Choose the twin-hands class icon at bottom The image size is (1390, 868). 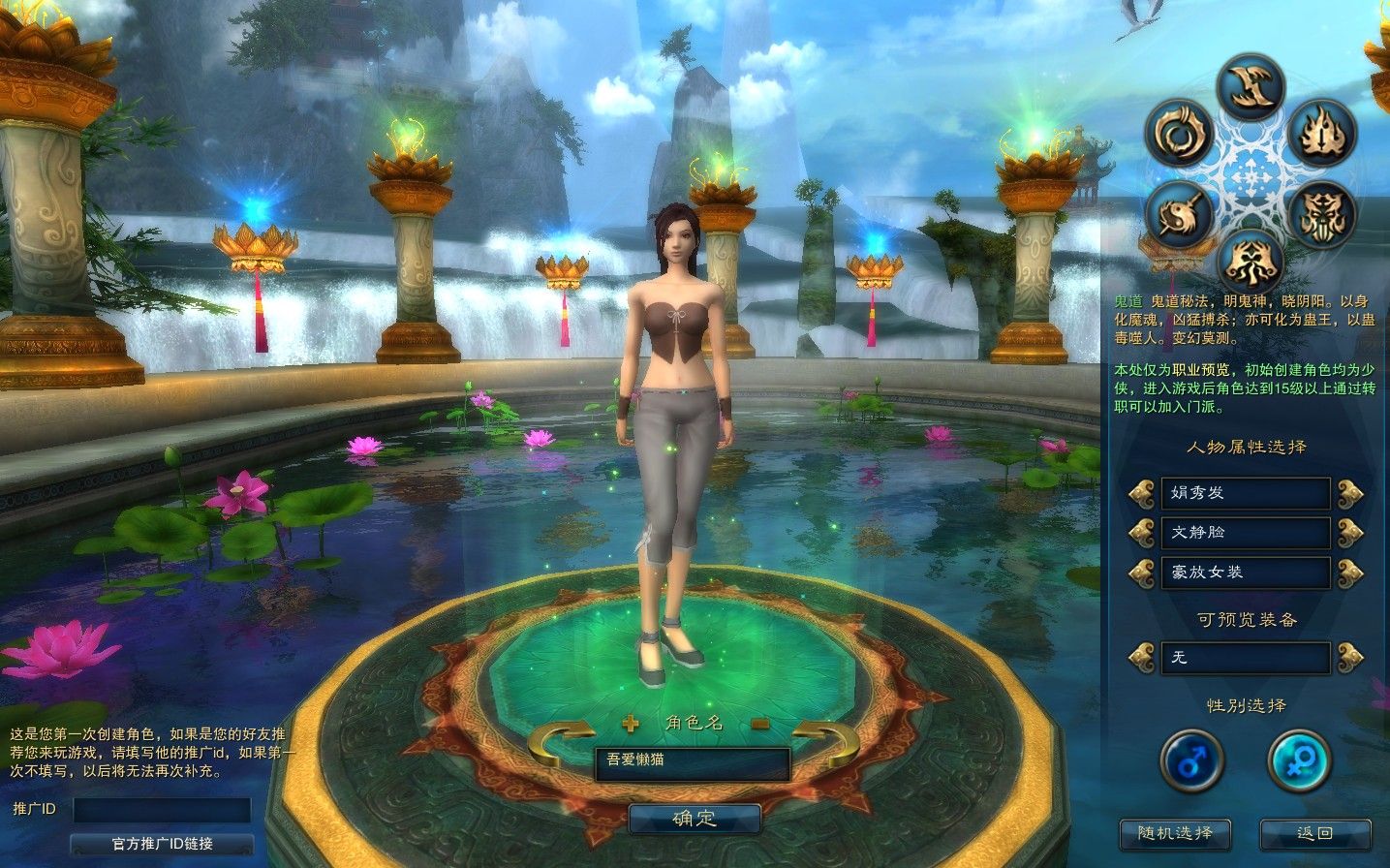(1250, 259)
